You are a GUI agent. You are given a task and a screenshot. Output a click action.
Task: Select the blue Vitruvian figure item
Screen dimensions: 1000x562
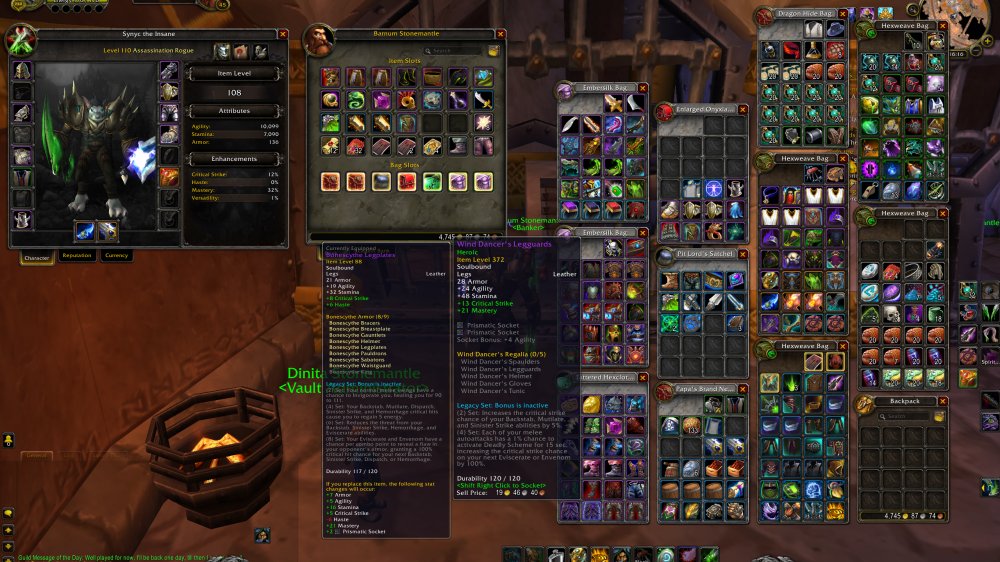tap(714, 188)
